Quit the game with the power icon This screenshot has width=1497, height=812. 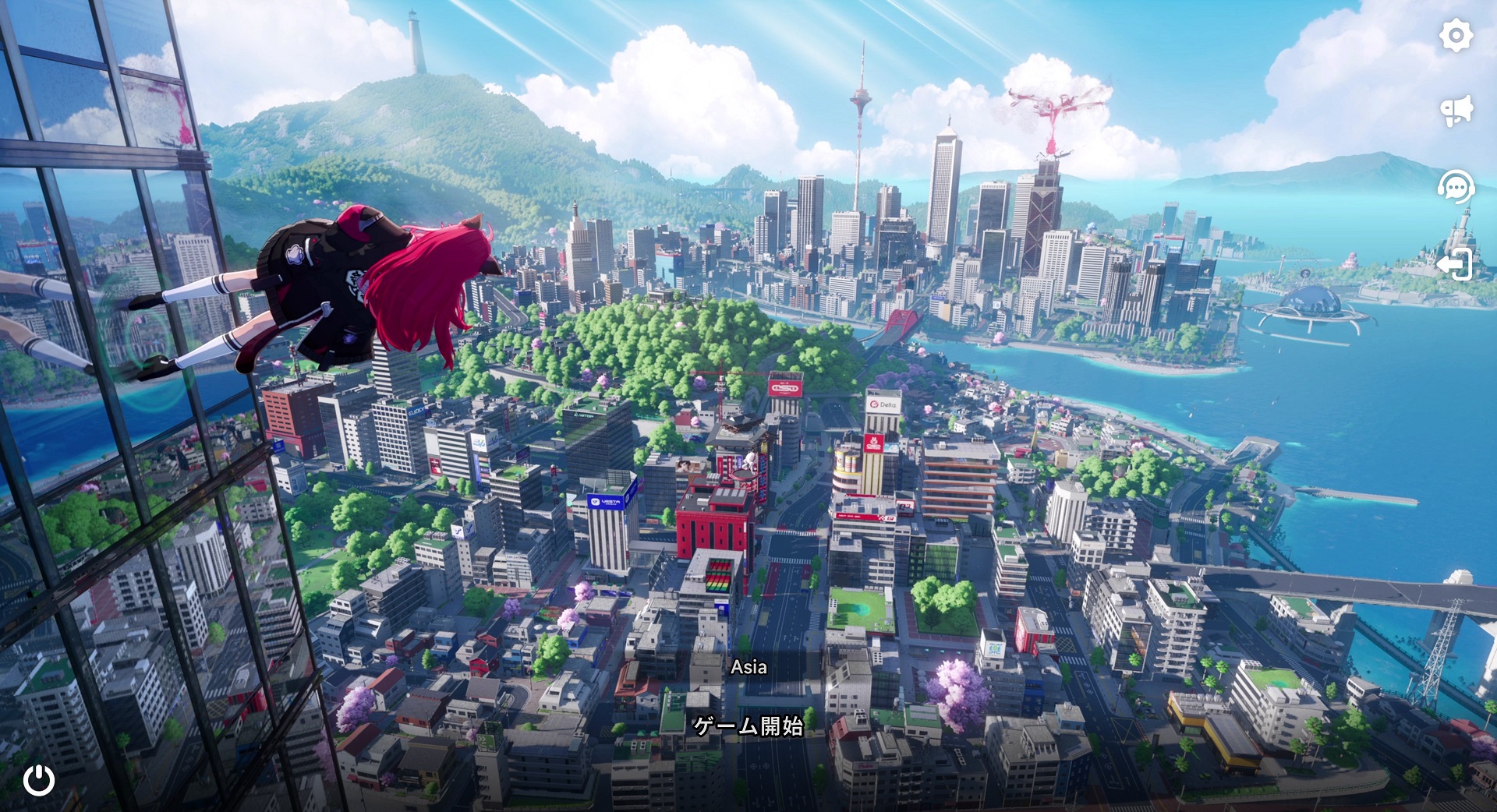(39, 780)
